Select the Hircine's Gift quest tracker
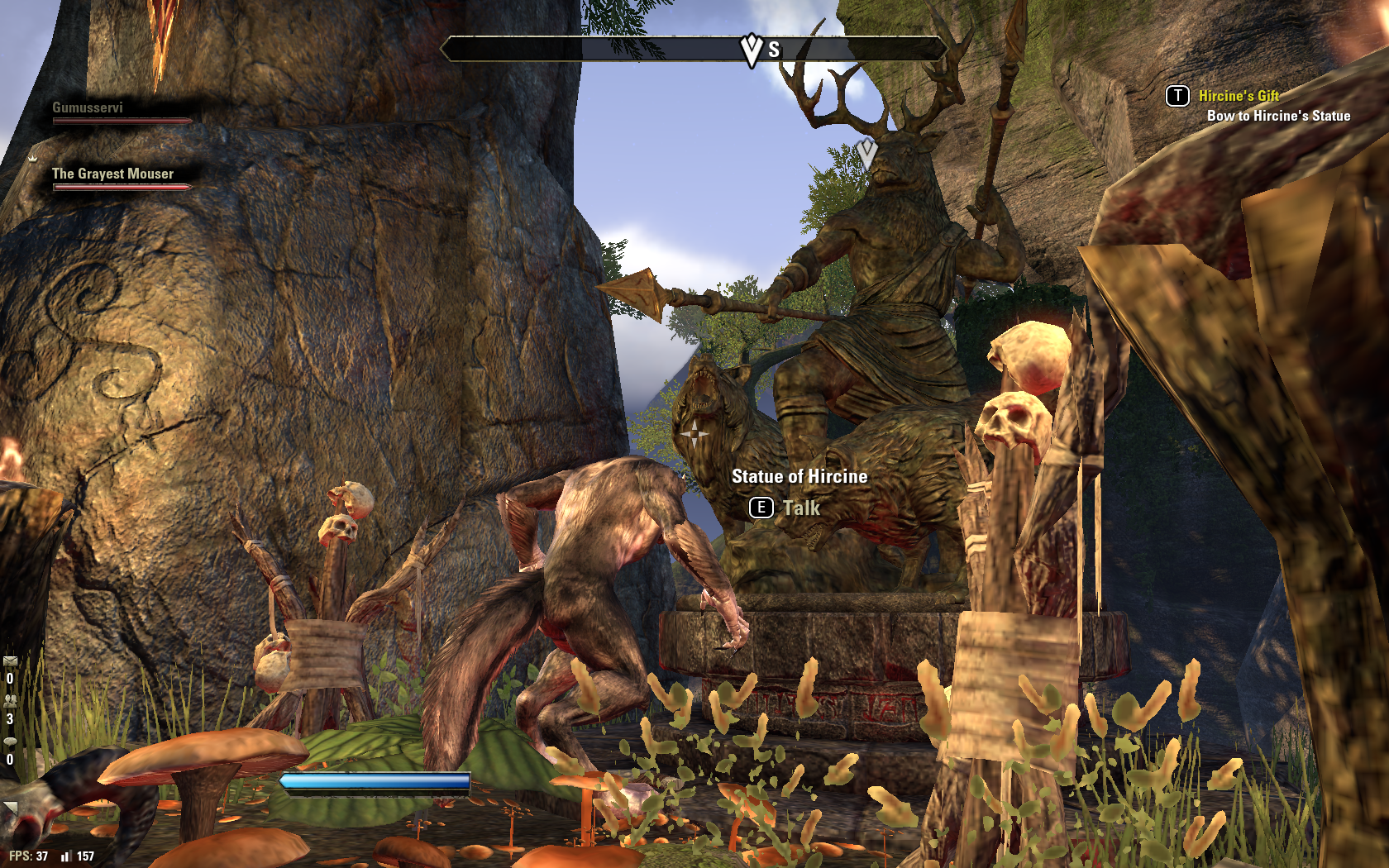The width and height of the screenshot is (1389, 868). click(x=1238, y=96)
